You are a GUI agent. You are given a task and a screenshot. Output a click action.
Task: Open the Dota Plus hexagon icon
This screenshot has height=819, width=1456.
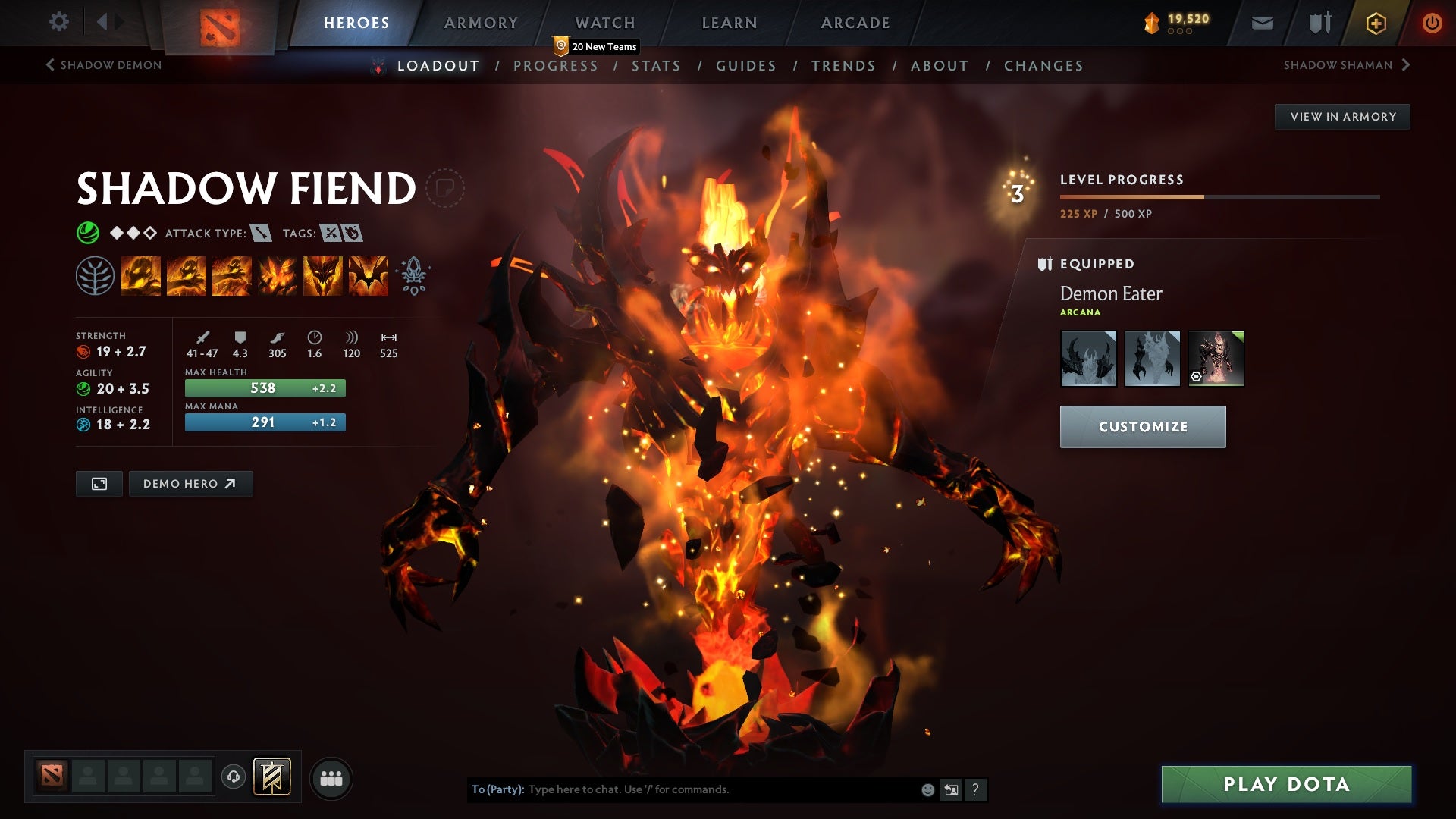1375,23
